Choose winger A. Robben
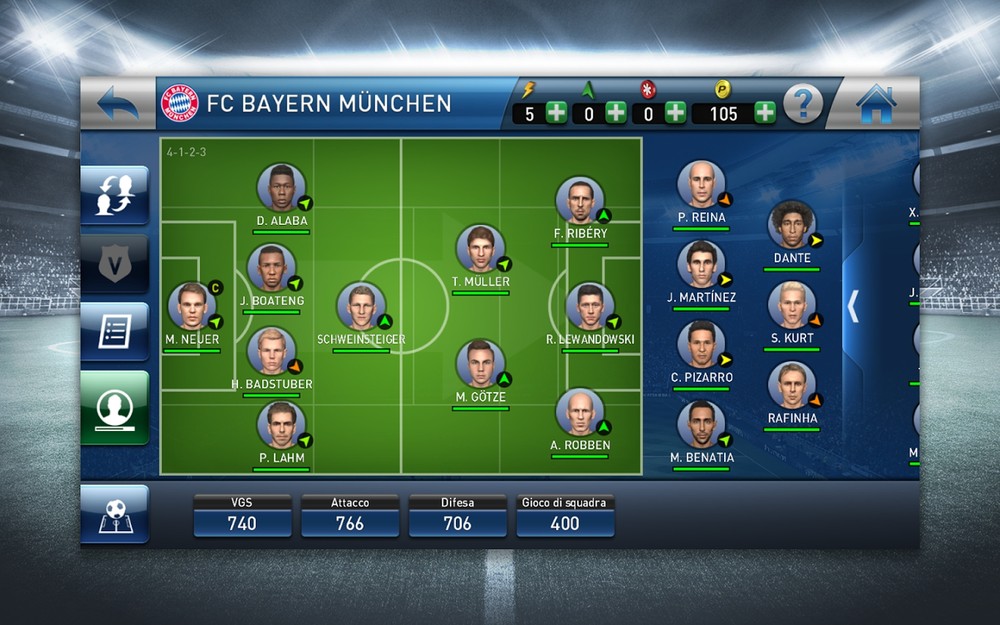1000x625 pixels. click(x=580, y=413)
